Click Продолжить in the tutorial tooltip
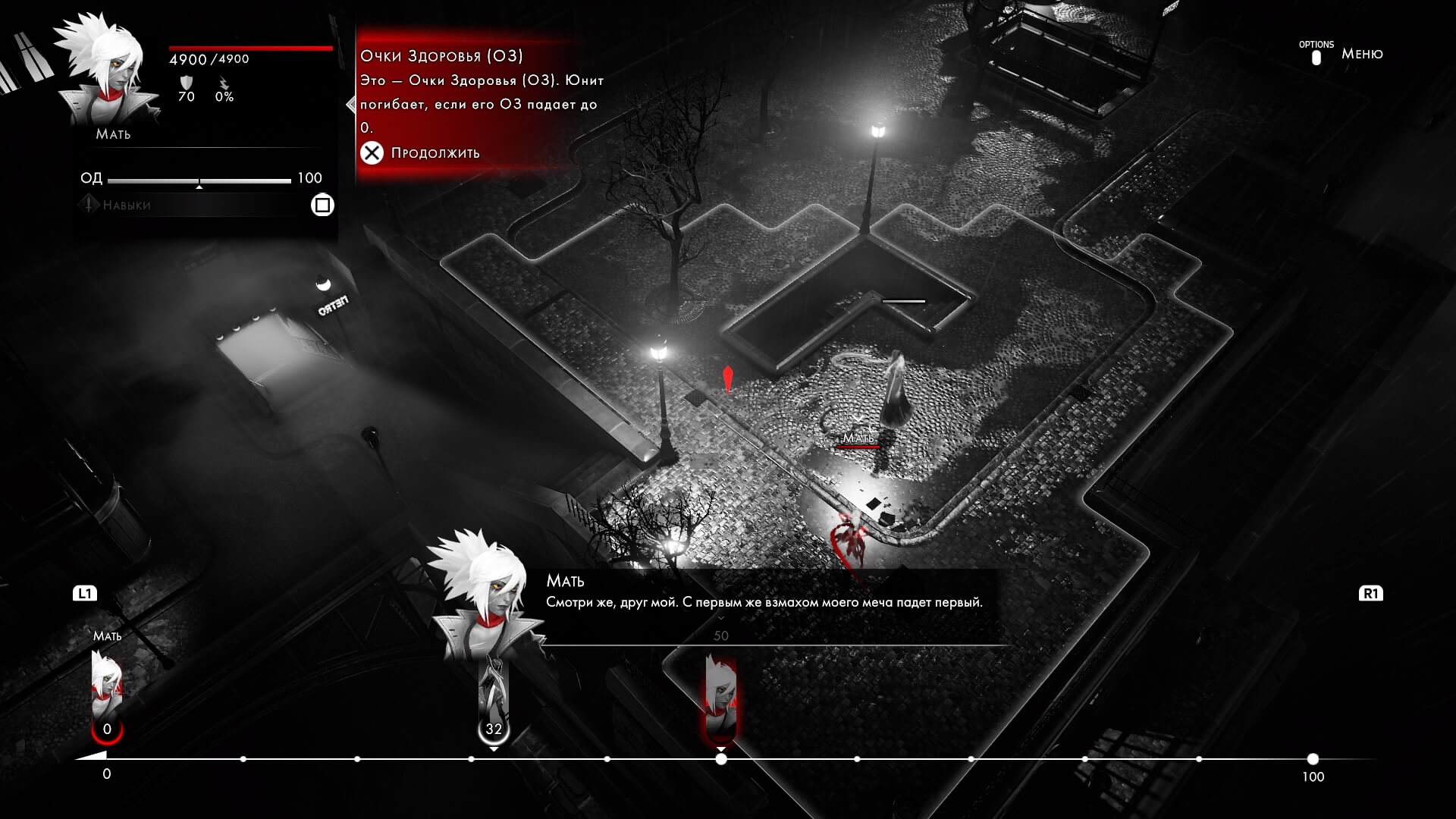This screenshot has width=1456, height=819. [x=435, y=153]
